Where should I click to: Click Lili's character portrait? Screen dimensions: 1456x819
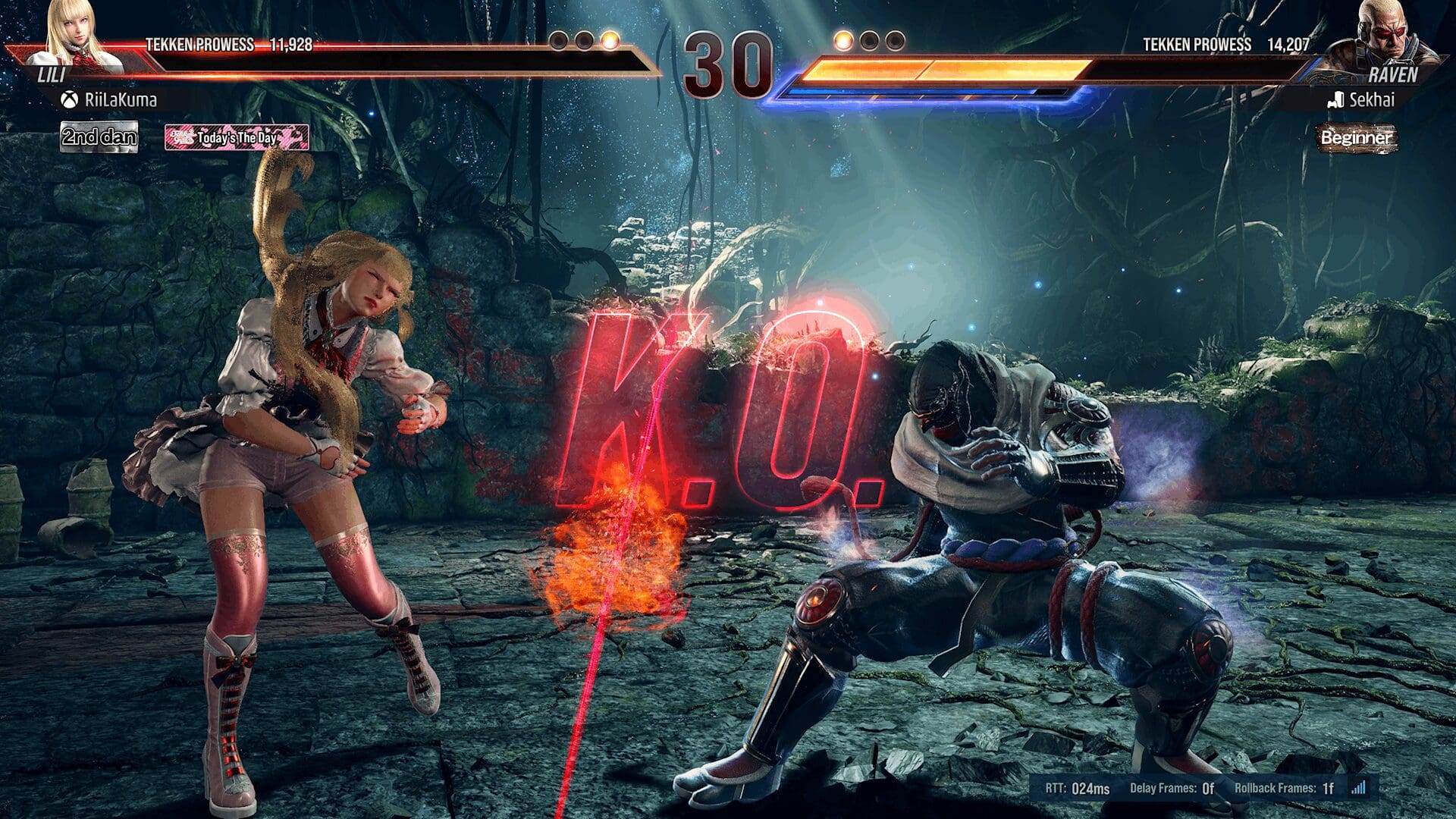(76, 34)
